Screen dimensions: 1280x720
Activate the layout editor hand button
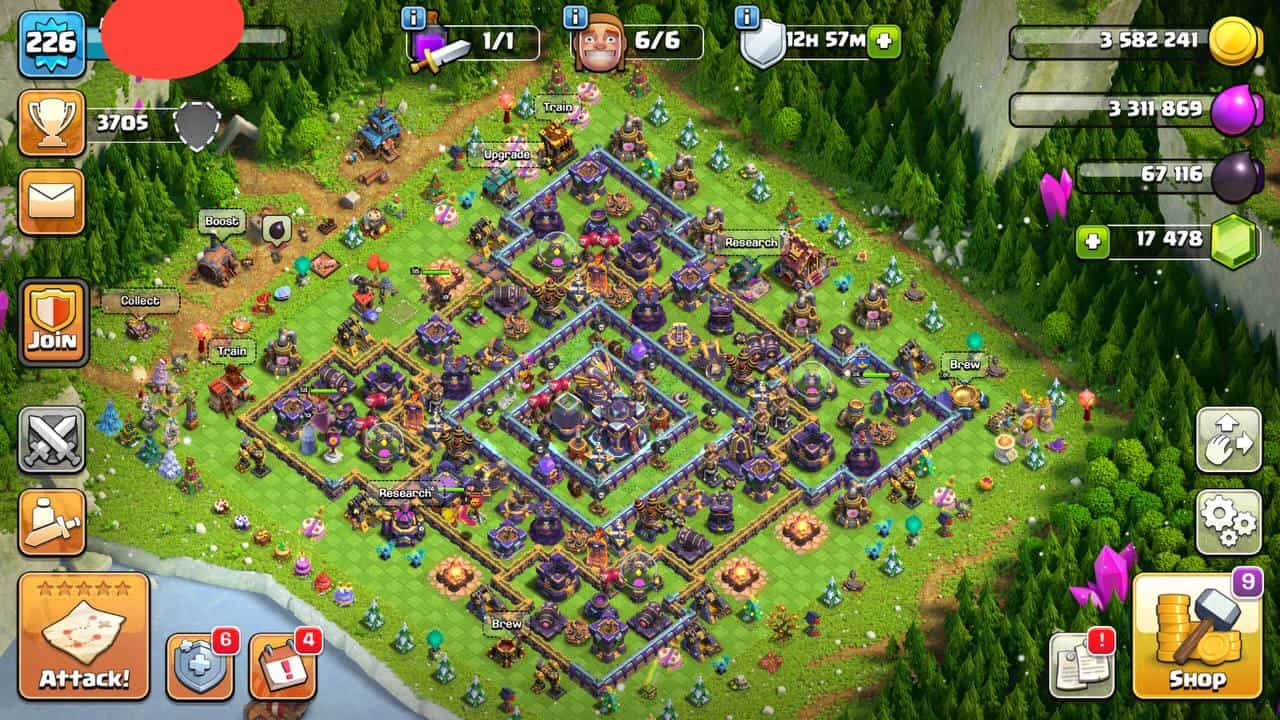click(x=1228, y=440)
